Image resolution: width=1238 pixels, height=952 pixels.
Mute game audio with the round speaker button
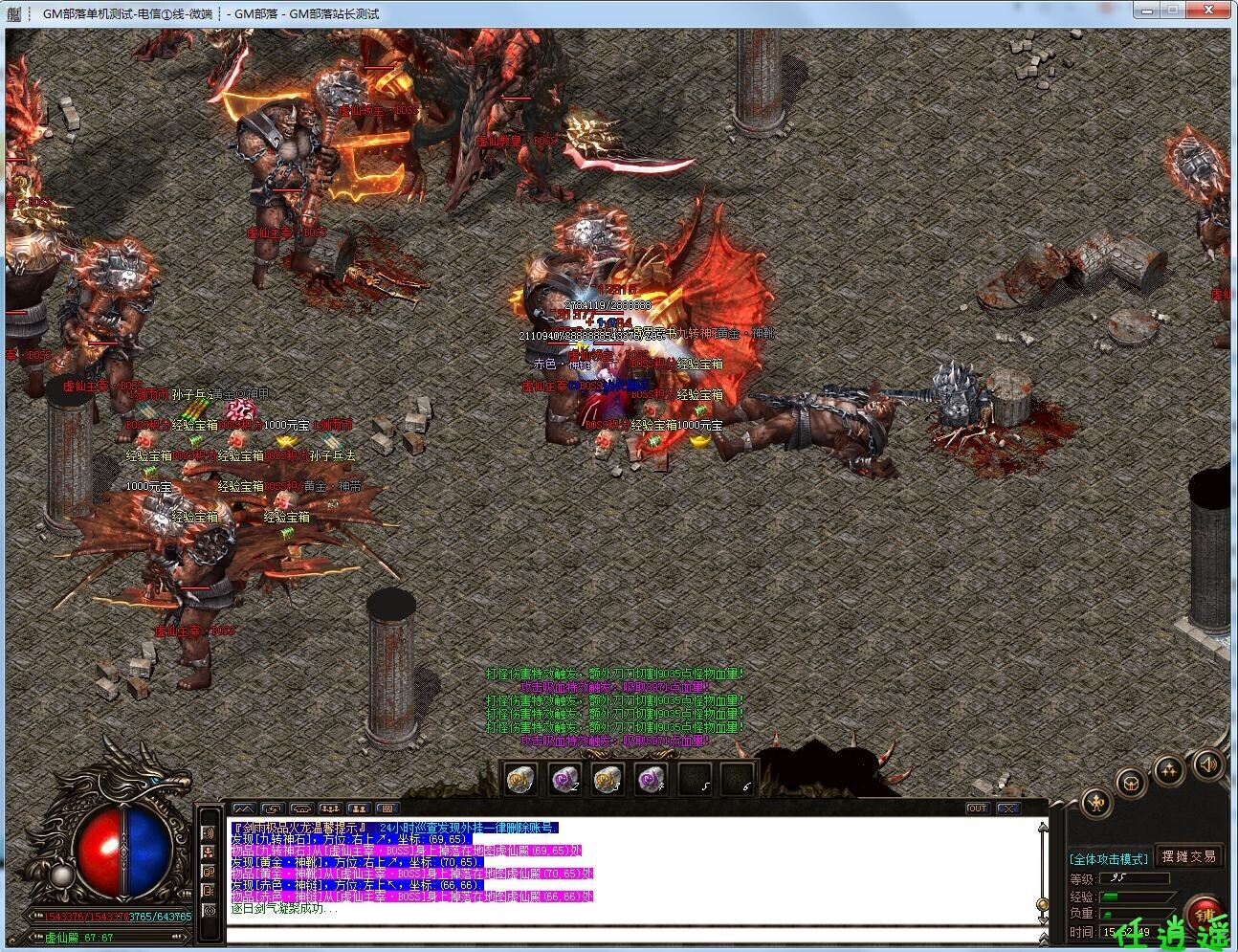pos(1207,765)
